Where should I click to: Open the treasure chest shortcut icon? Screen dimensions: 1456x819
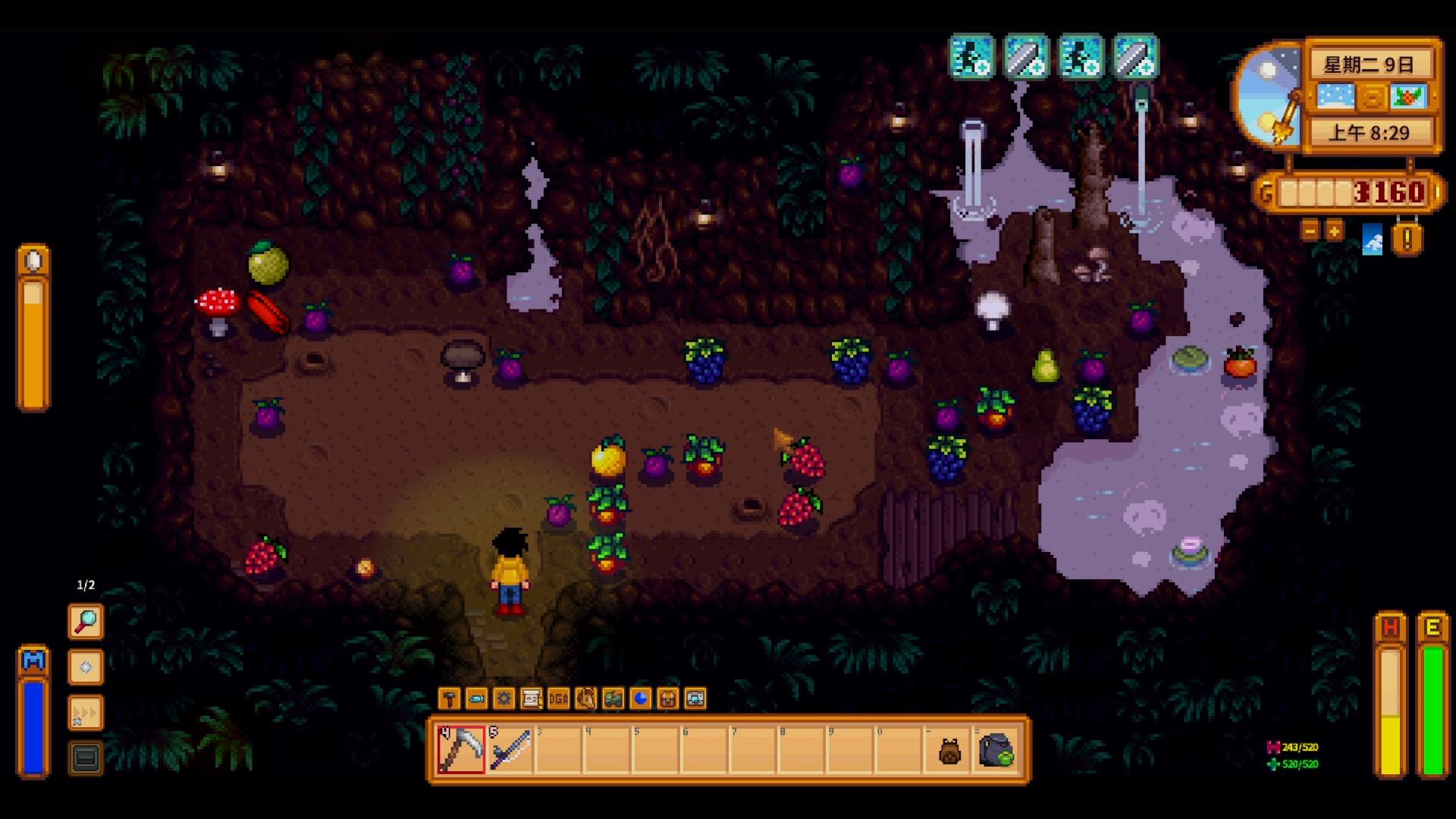click(668, 698)
